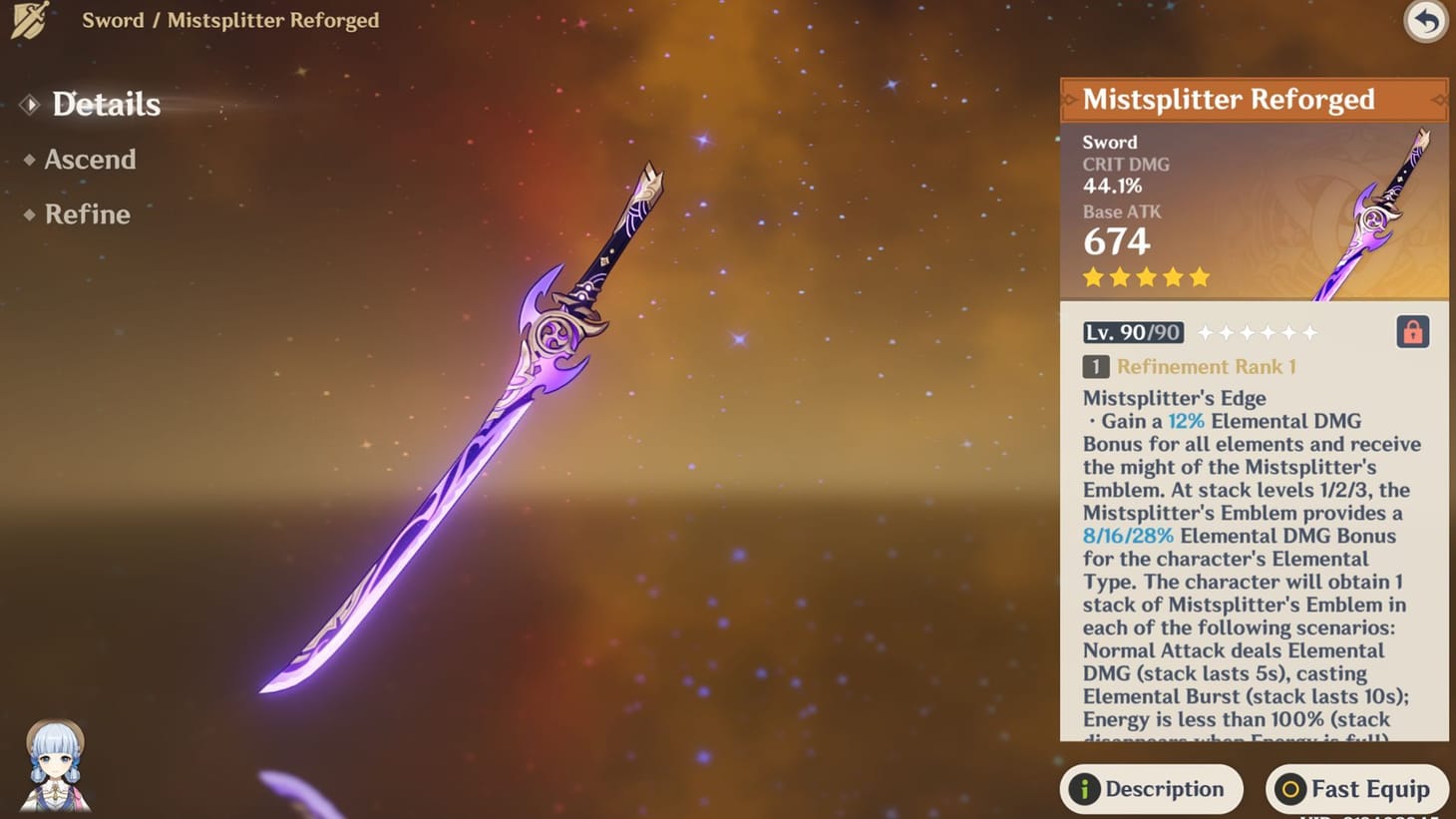This screenshot has height=819, width=1456.
Task: Click the sword emblem icon in the top-left header
Action: (27, 20)
